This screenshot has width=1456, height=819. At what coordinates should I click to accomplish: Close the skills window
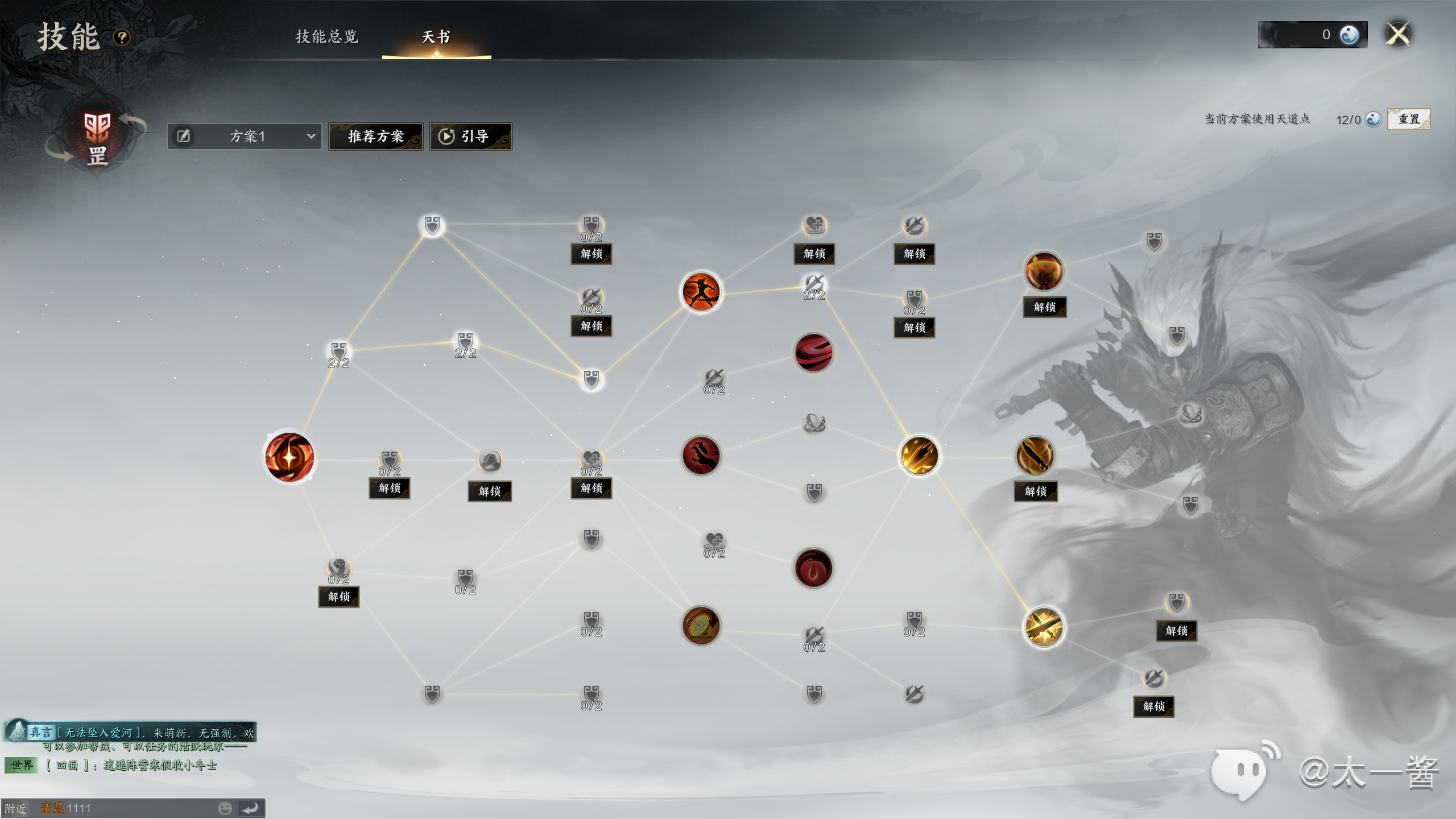tap(1398, 34)
